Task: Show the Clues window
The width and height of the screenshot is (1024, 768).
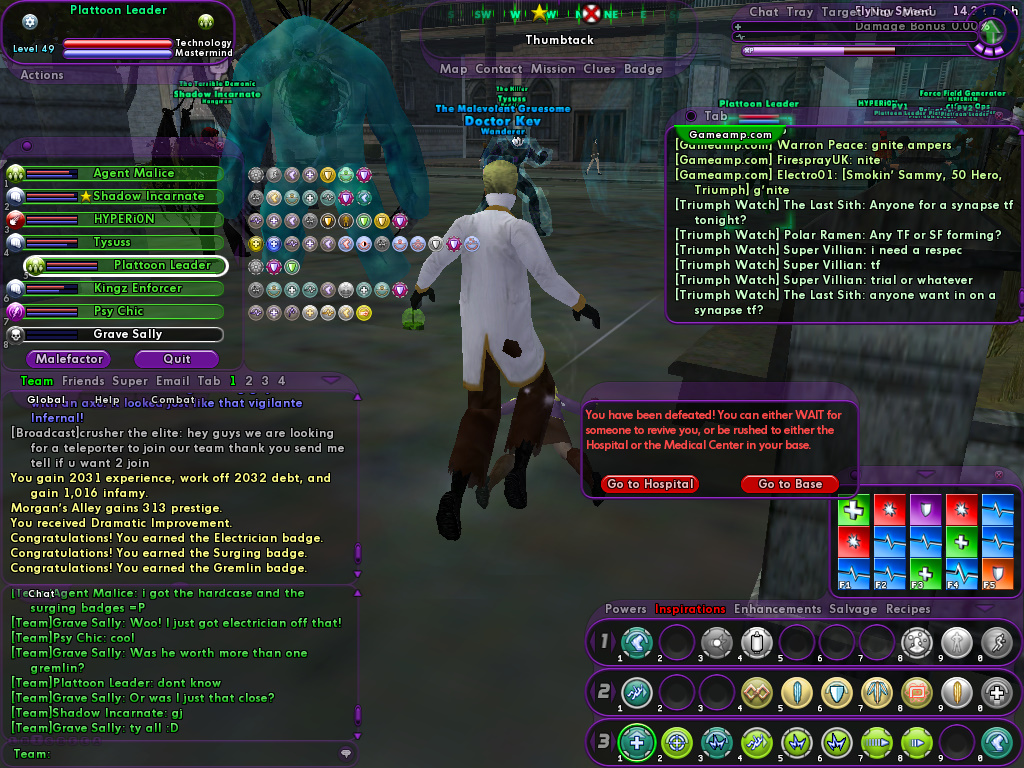Action: coord(599,69)
